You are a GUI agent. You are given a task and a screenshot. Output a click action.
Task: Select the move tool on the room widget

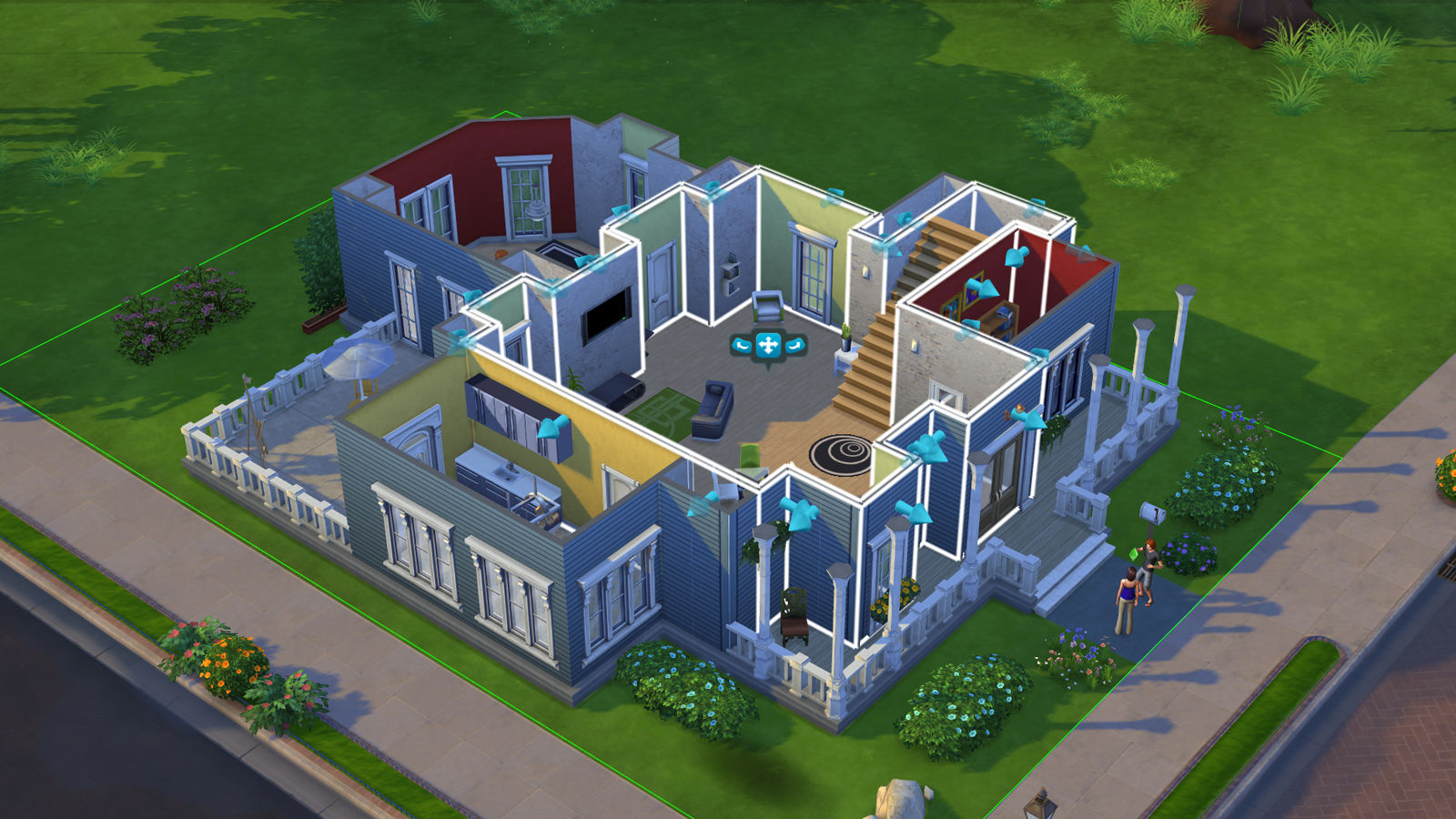[x=769, y=346]
